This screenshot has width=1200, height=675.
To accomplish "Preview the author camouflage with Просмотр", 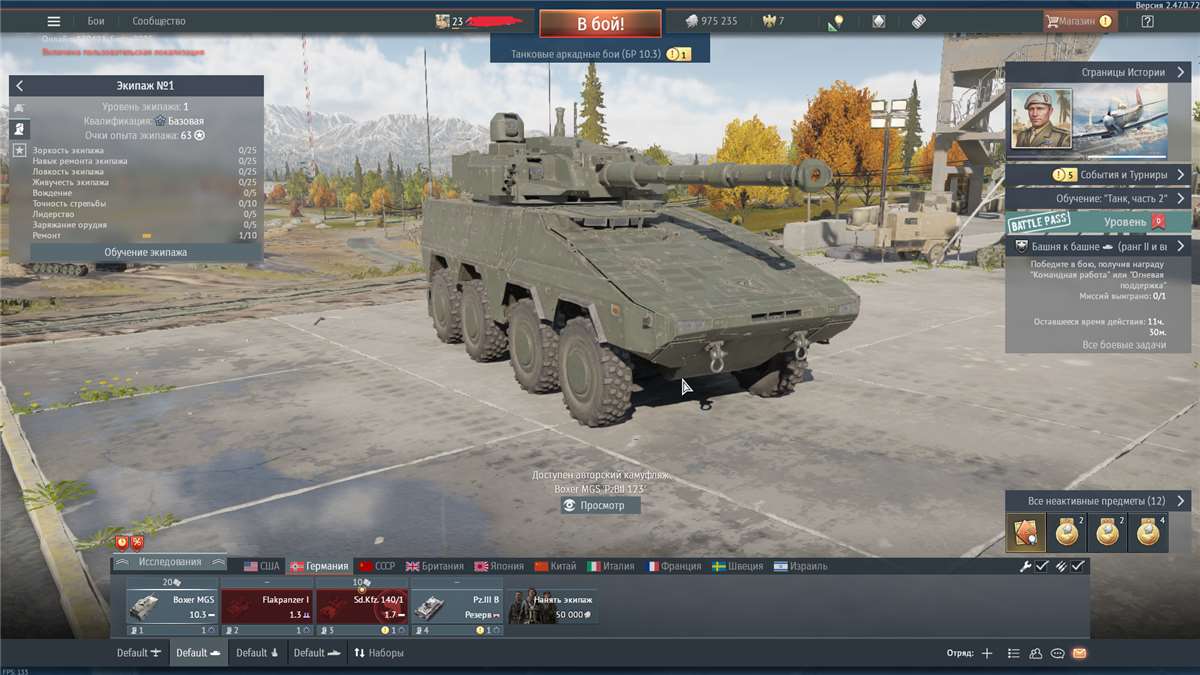I will click(601, 505).
